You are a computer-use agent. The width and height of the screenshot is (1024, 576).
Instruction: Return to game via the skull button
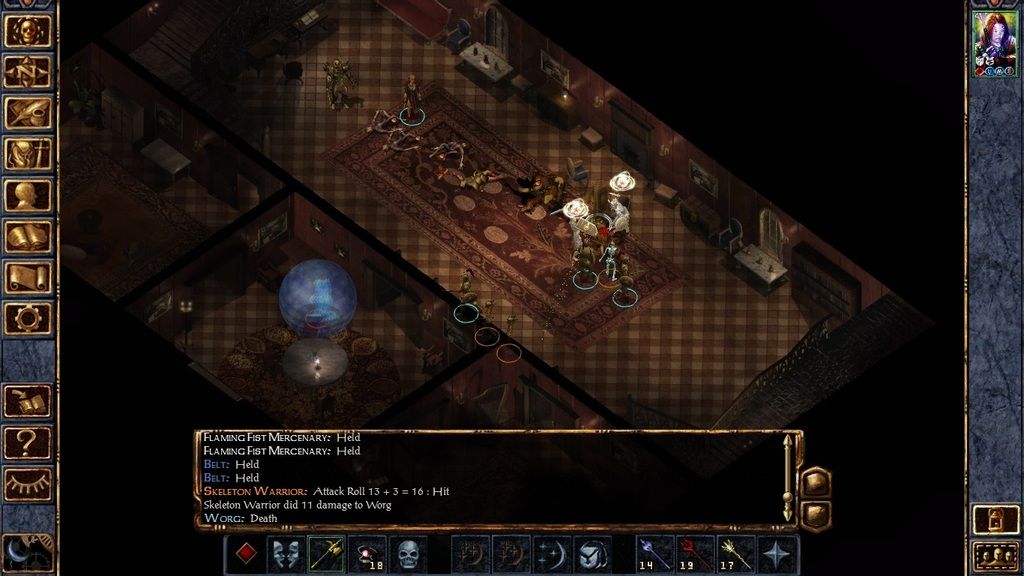tap(28, 31)
